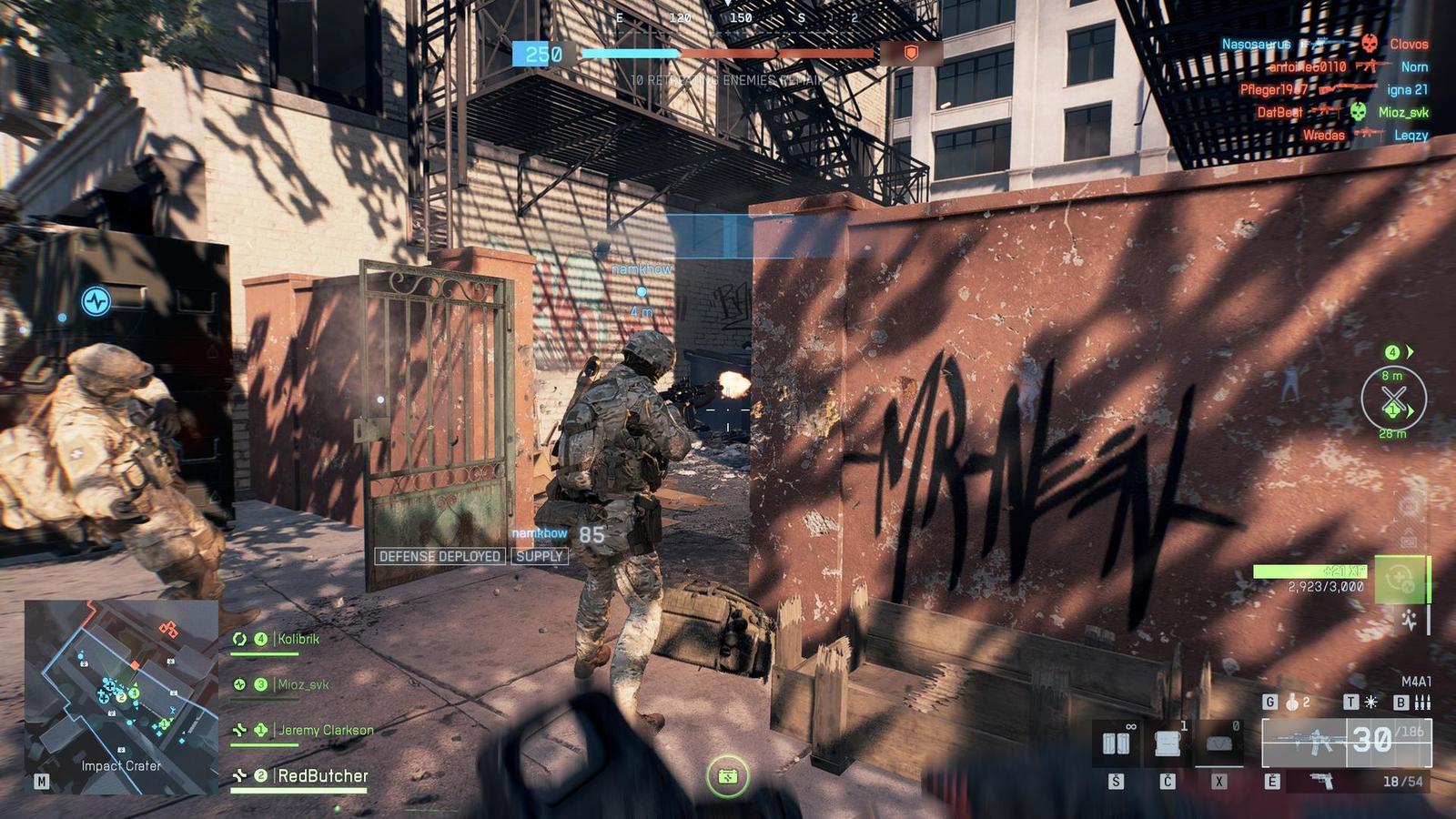1456x819 pixels.
Task: Click the bullets icon beside the B keybind
Action: 1421,704
